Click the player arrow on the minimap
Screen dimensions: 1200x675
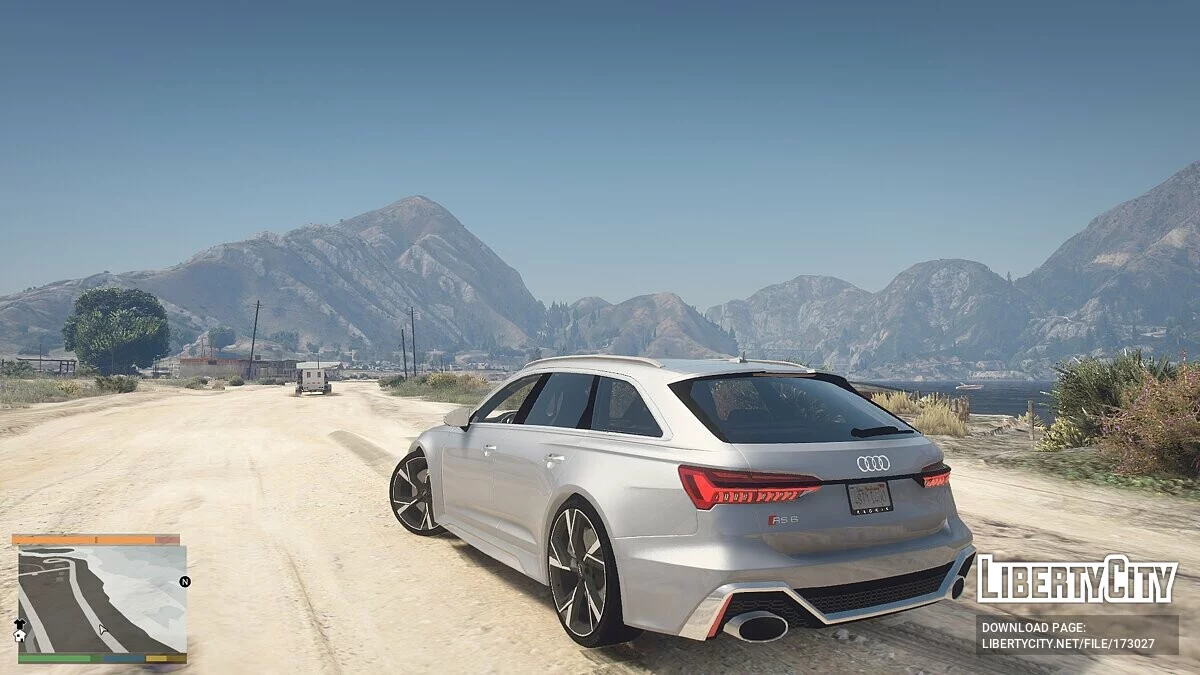click(x=103, y=630)
